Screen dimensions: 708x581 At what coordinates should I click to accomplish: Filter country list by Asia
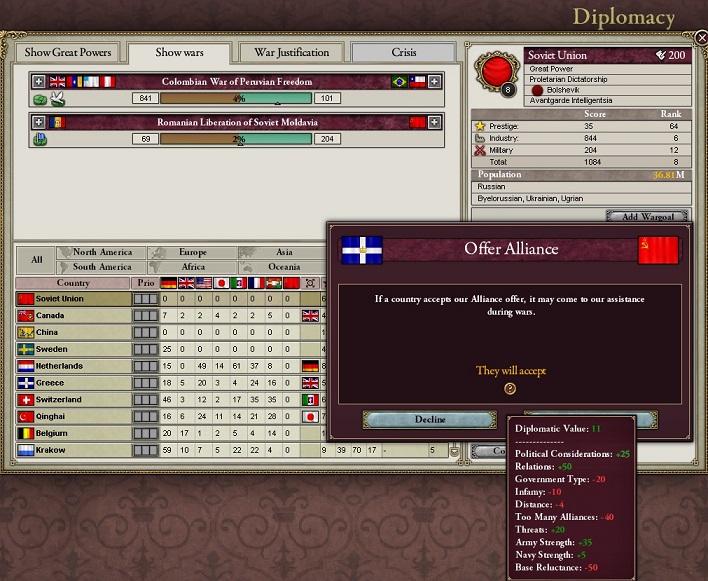284,253
